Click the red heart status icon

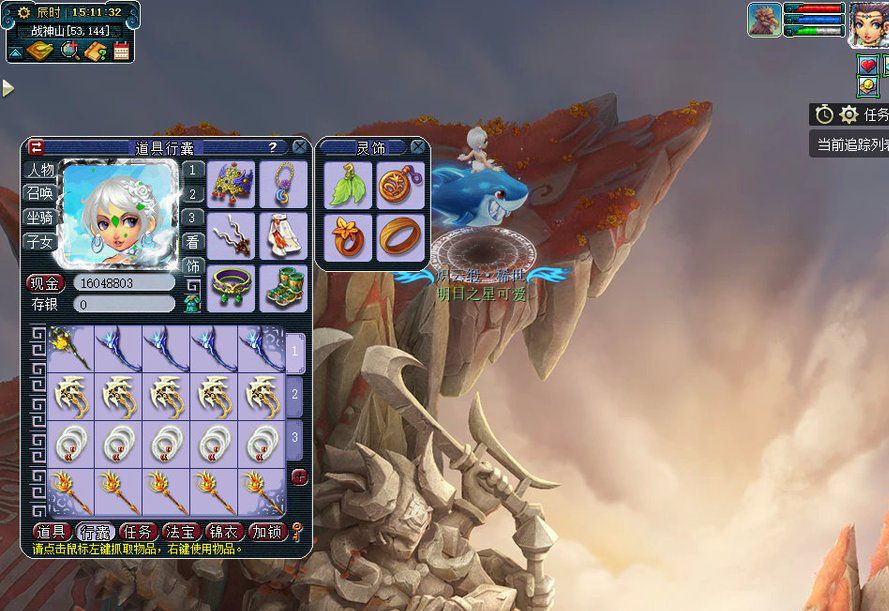coord(867,66)
